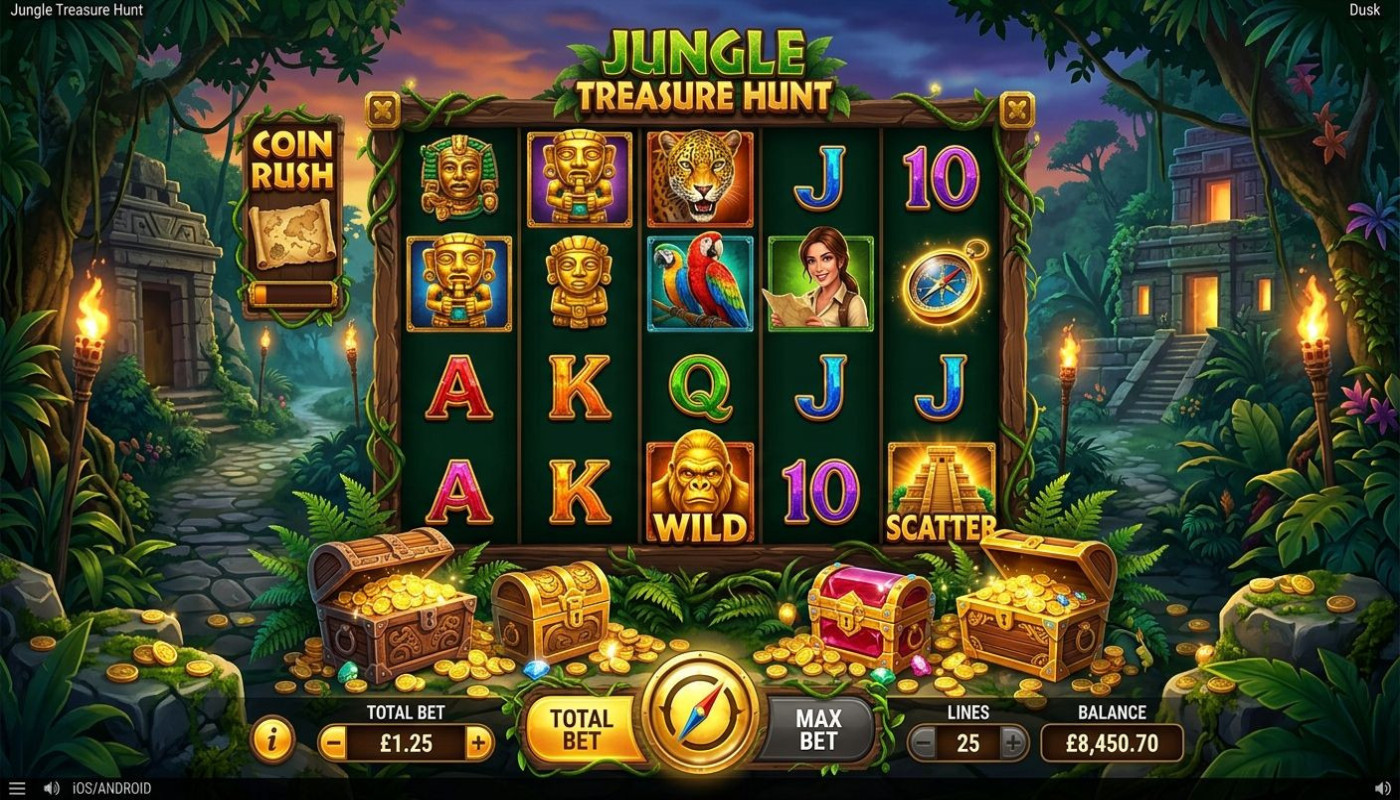Viewport: 1400px width, 800px height.
Task: Select the female explorer symbol on reel four
Action: pos(818,283)
